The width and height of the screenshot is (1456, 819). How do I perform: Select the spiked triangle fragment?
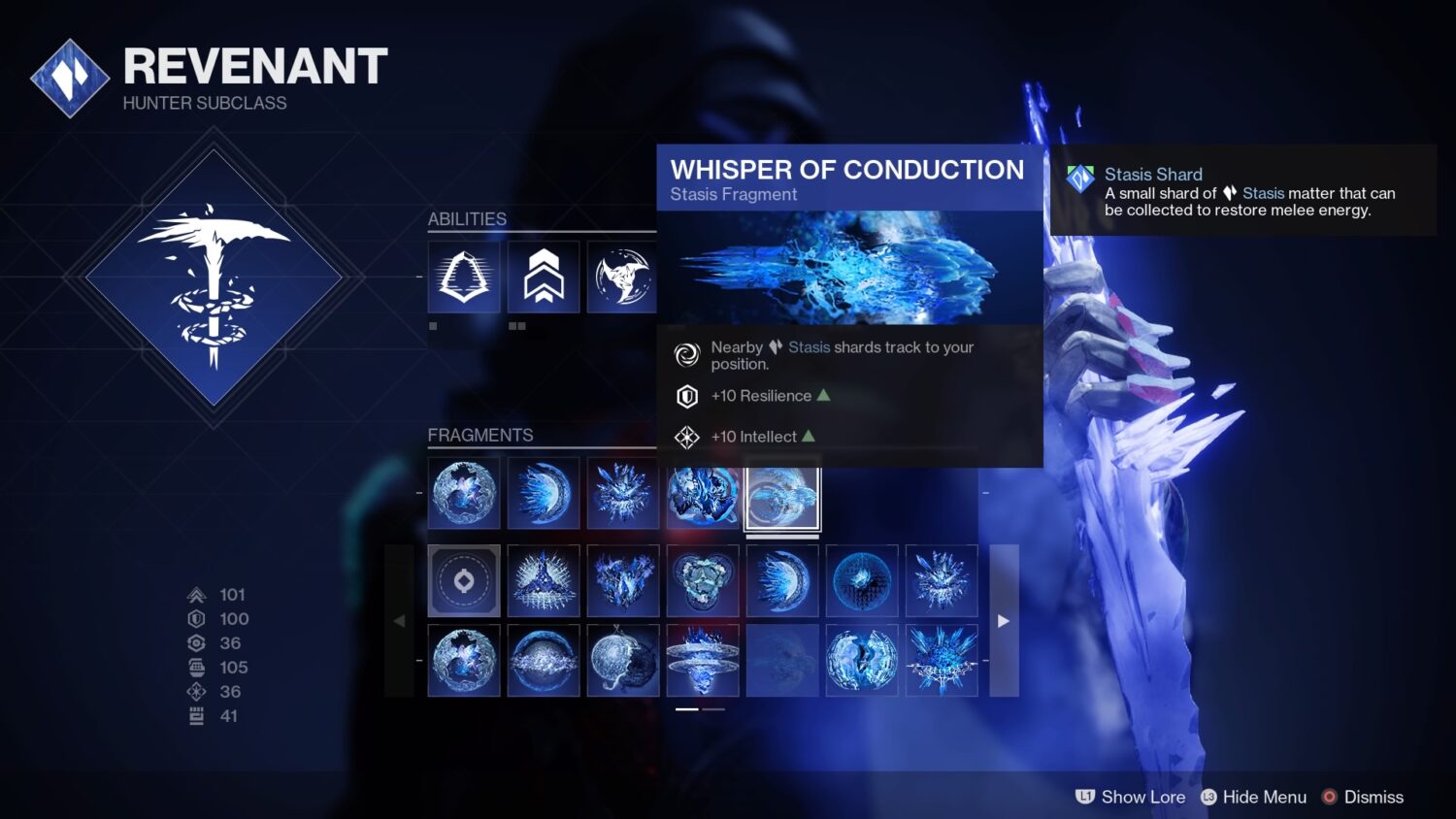(544, 581)
